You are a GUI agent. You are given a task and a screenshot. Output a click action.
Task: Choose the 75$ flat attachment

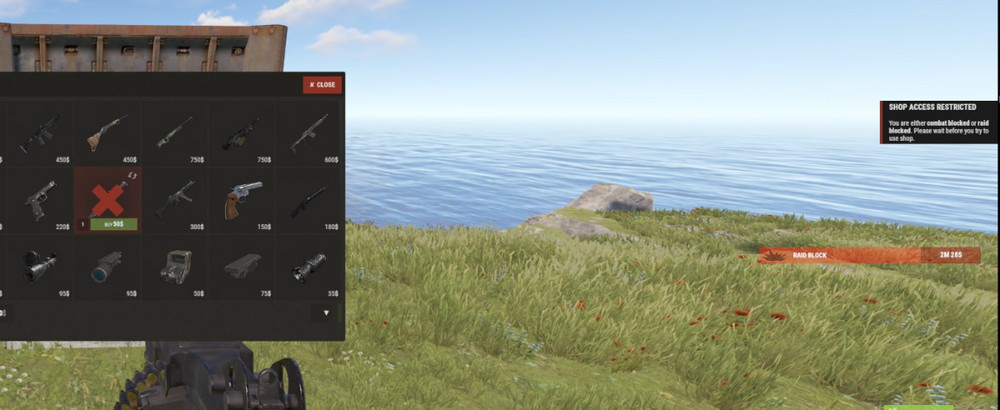241,267
